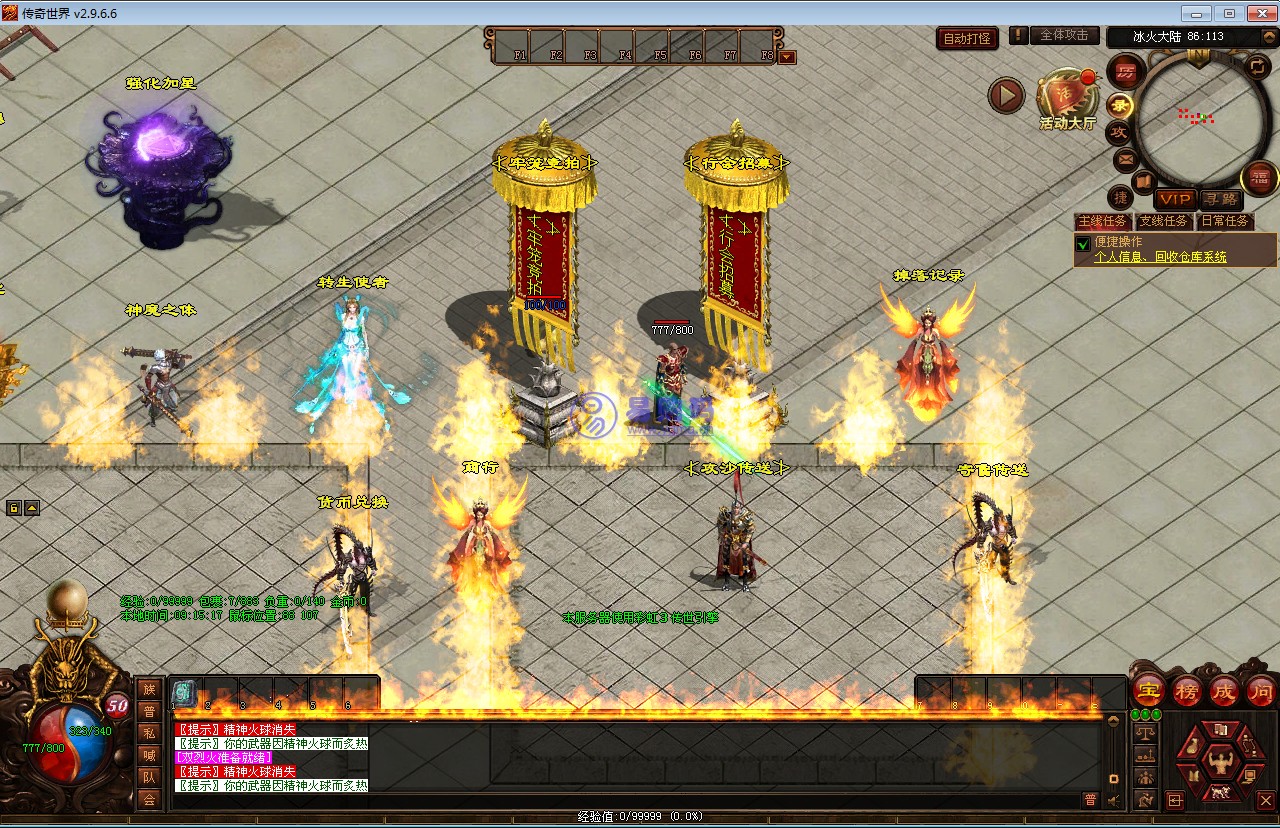1280x828 pixels.
Task: Click the round play arrow button
Action: [x=1006, y=95]
